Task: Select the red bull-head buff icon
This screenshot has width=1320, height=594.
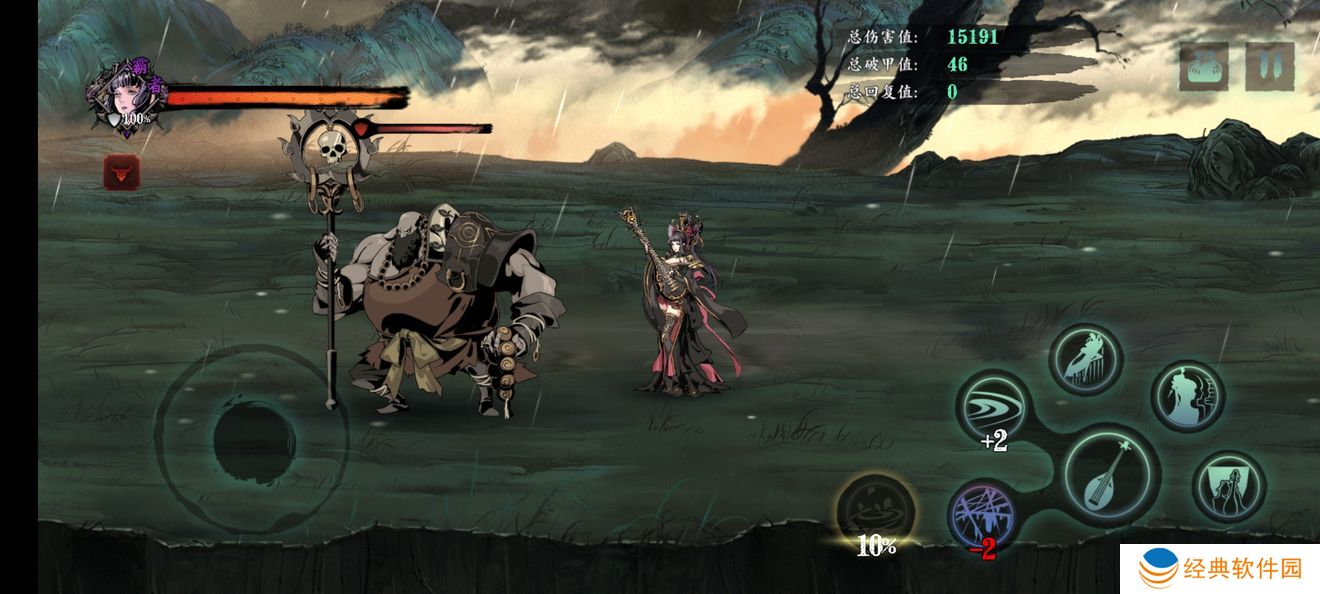Action: pos(122,173)
